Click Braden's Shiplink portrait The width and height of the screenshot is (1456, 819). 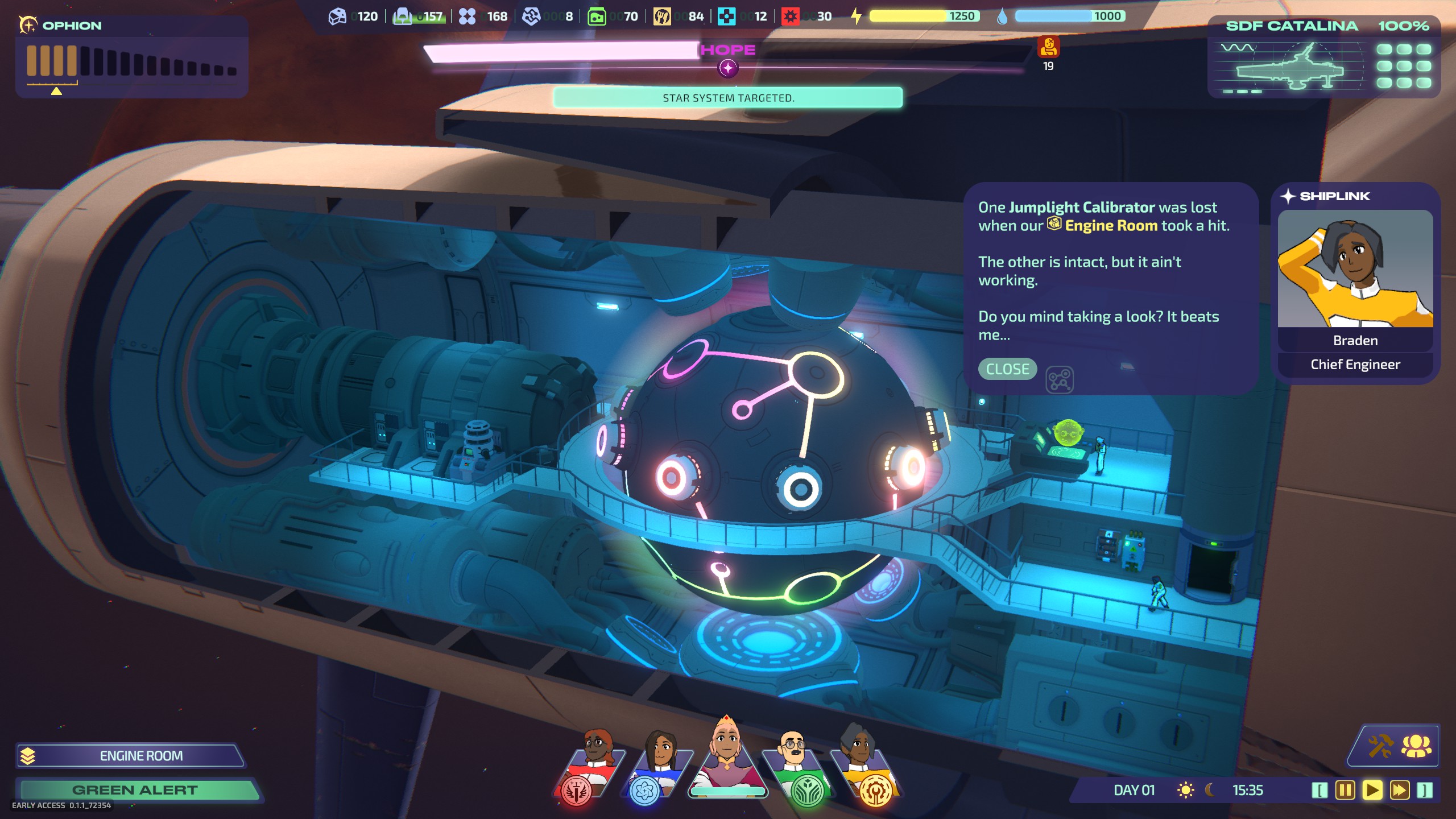pos(1355,268)
